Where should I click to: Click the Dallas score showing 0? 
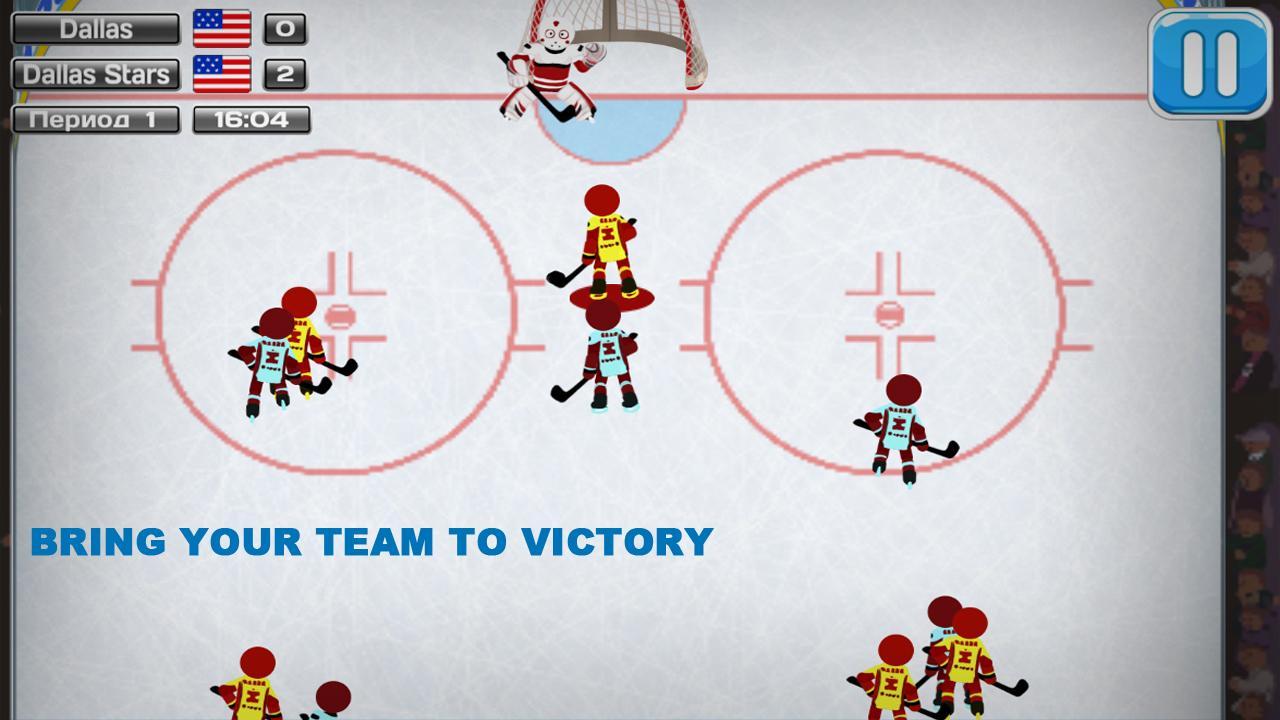pyautogui.click(x=283, y=28)
